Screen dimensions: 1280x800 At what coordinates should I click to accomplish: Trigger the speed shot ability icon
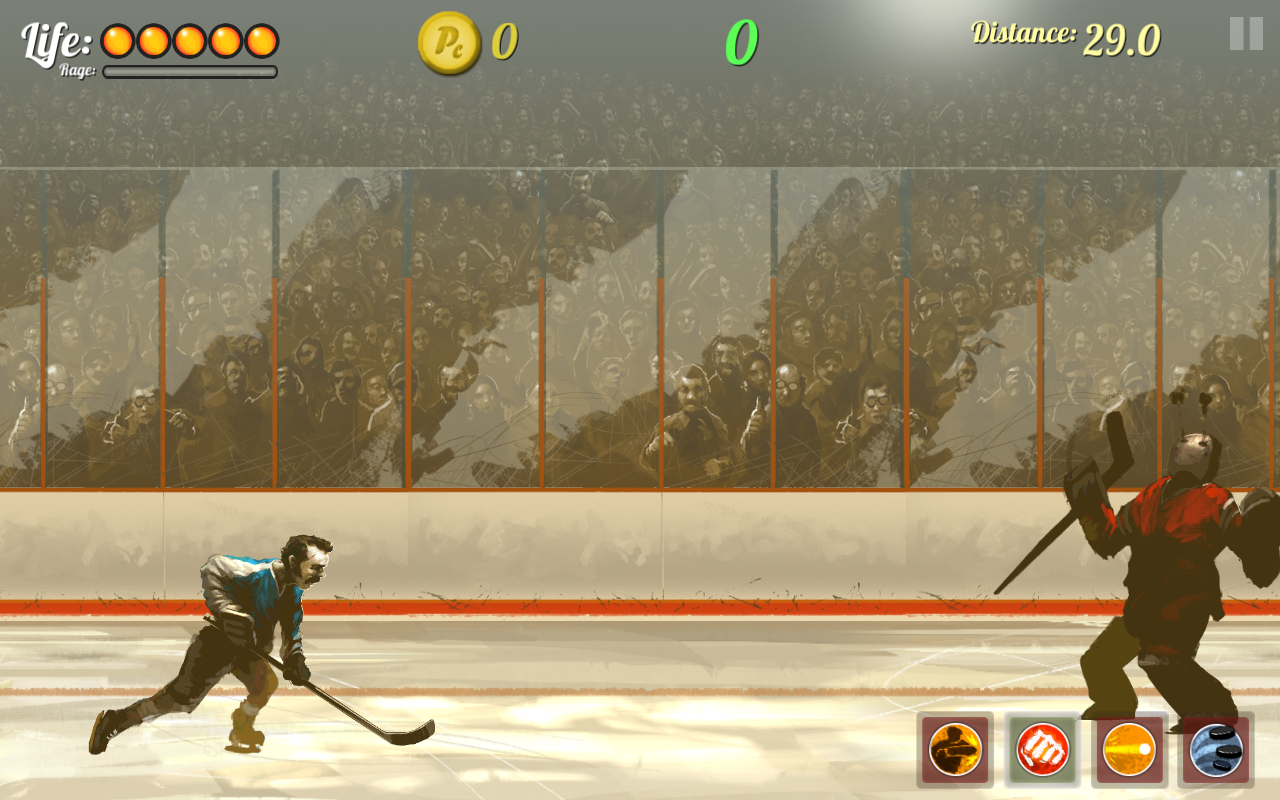click(x=1130, y=747)
